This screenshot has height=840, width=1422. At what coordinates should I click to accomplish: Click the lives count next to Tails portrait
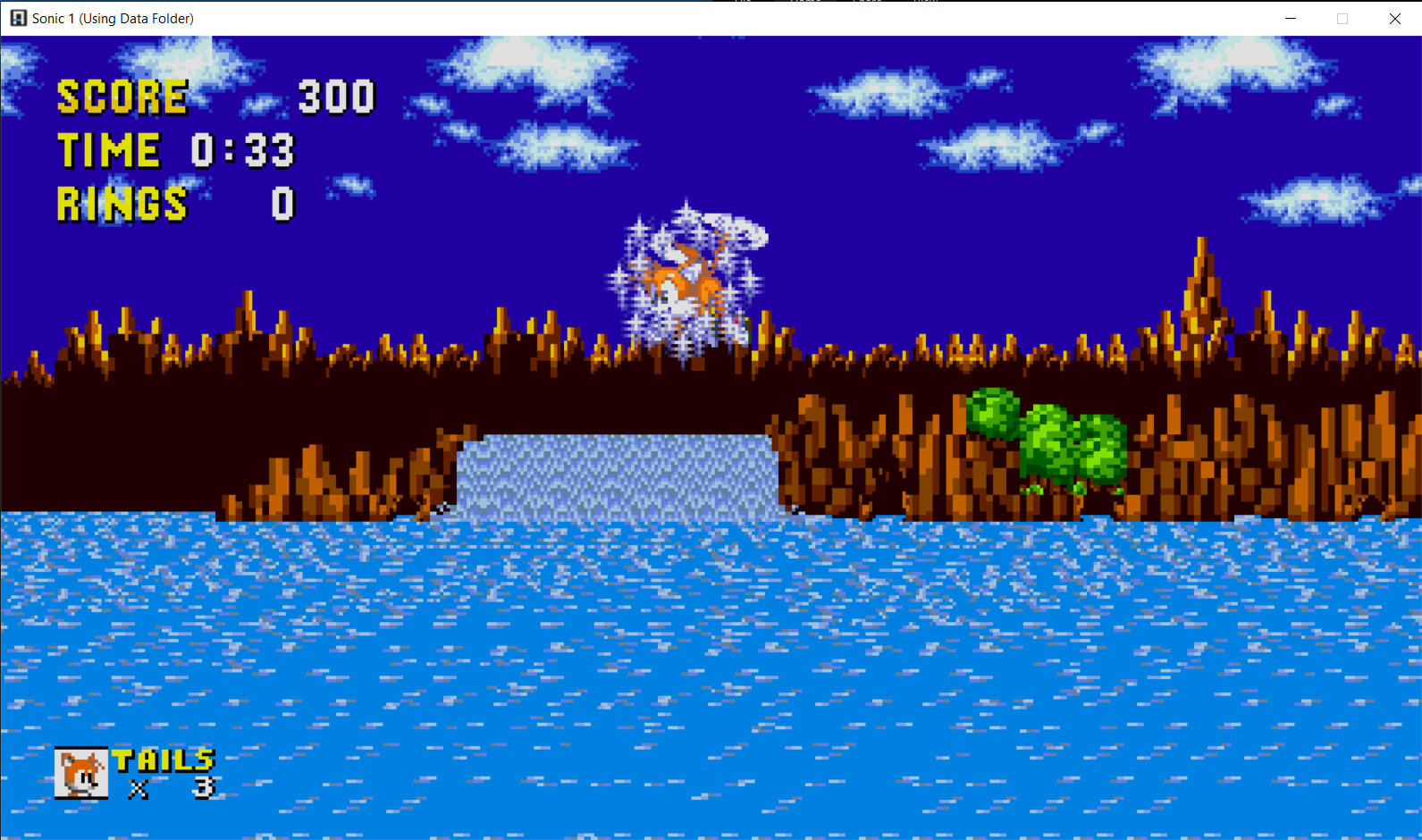(x=203, y=788)
